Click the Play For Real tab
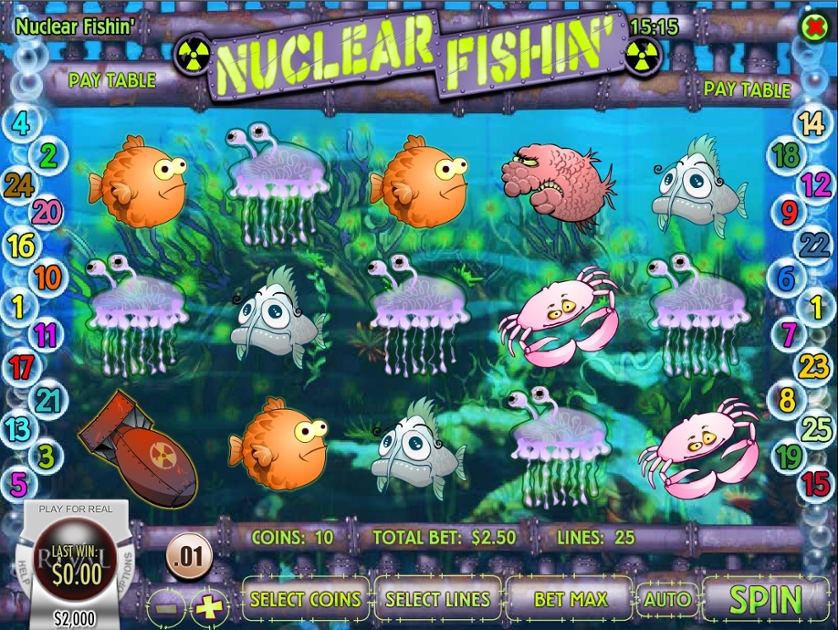 [x=75, y=509]
